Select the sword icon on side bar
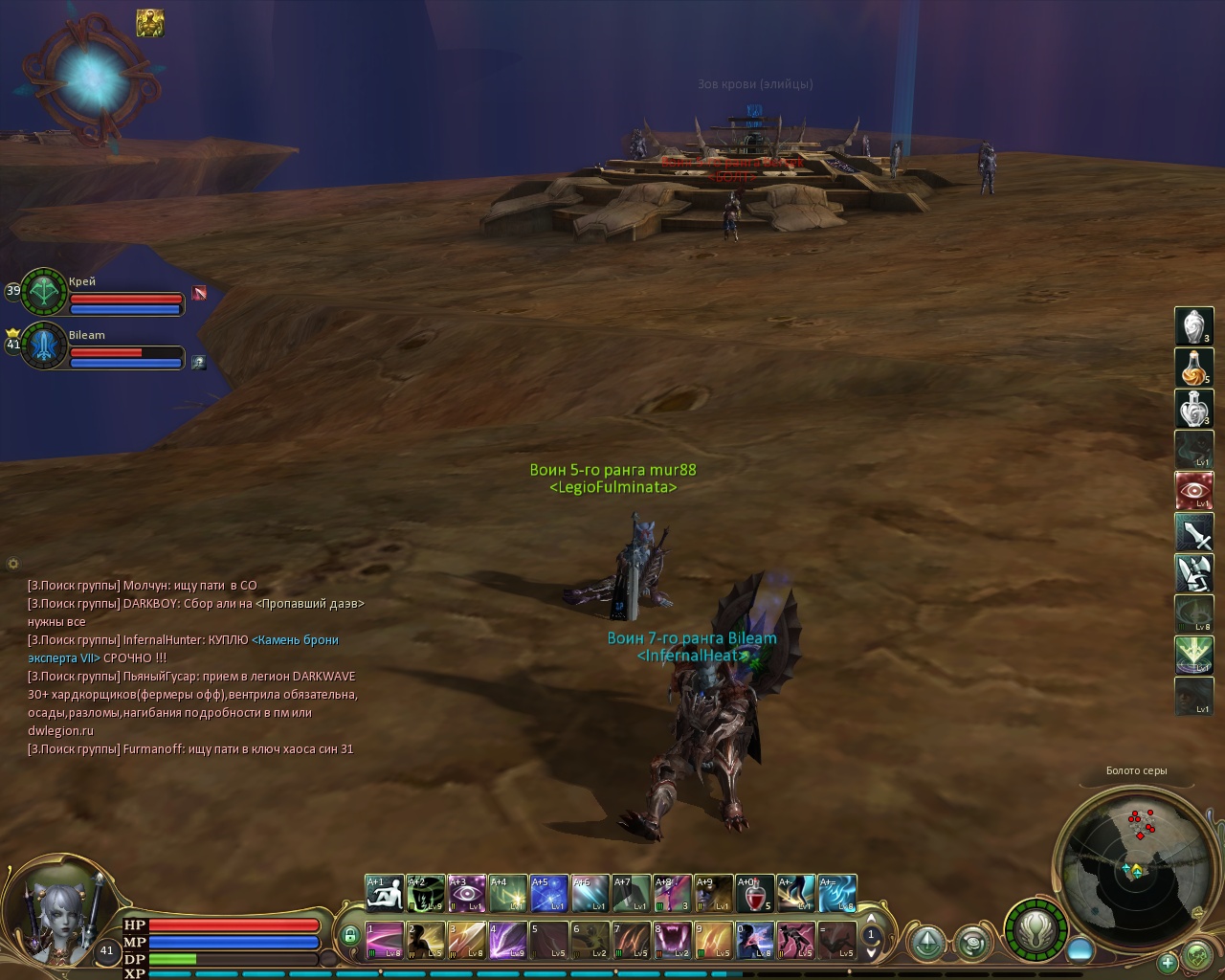This screenshot has width=1225, height=980. (1193, 532)
